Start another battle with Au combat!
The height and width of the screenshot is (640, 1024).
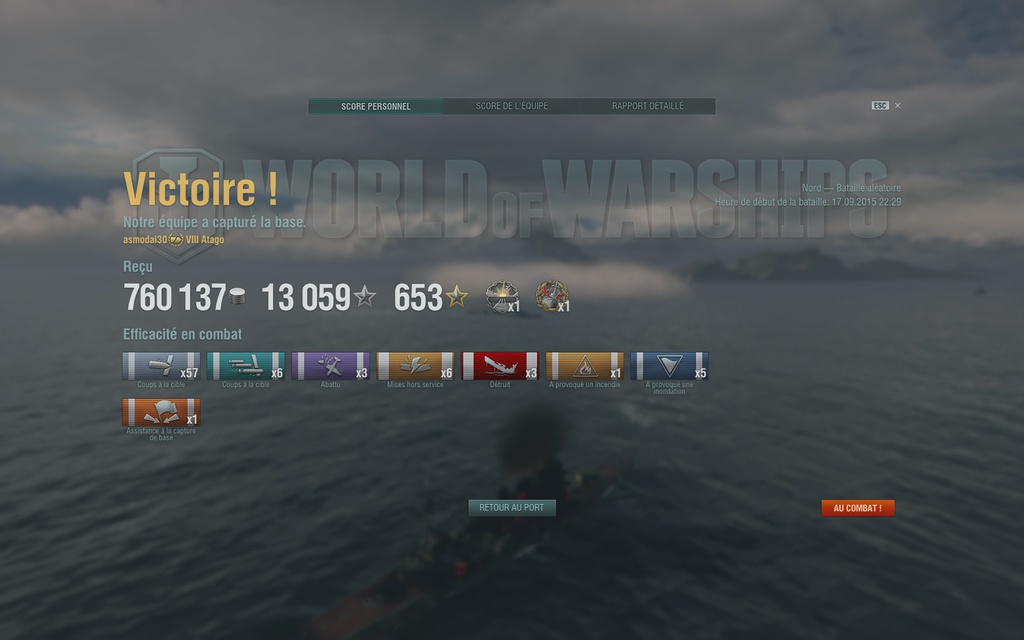(857, 508)
